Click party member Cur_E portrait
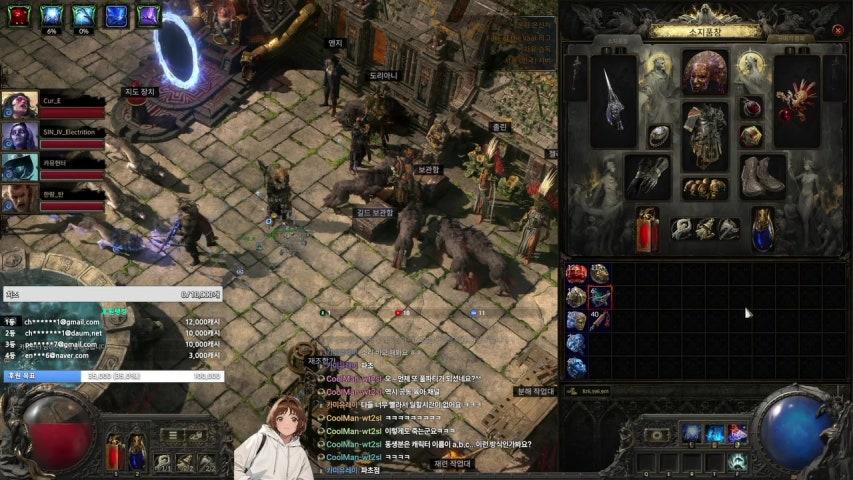 [x=19, y=106]
